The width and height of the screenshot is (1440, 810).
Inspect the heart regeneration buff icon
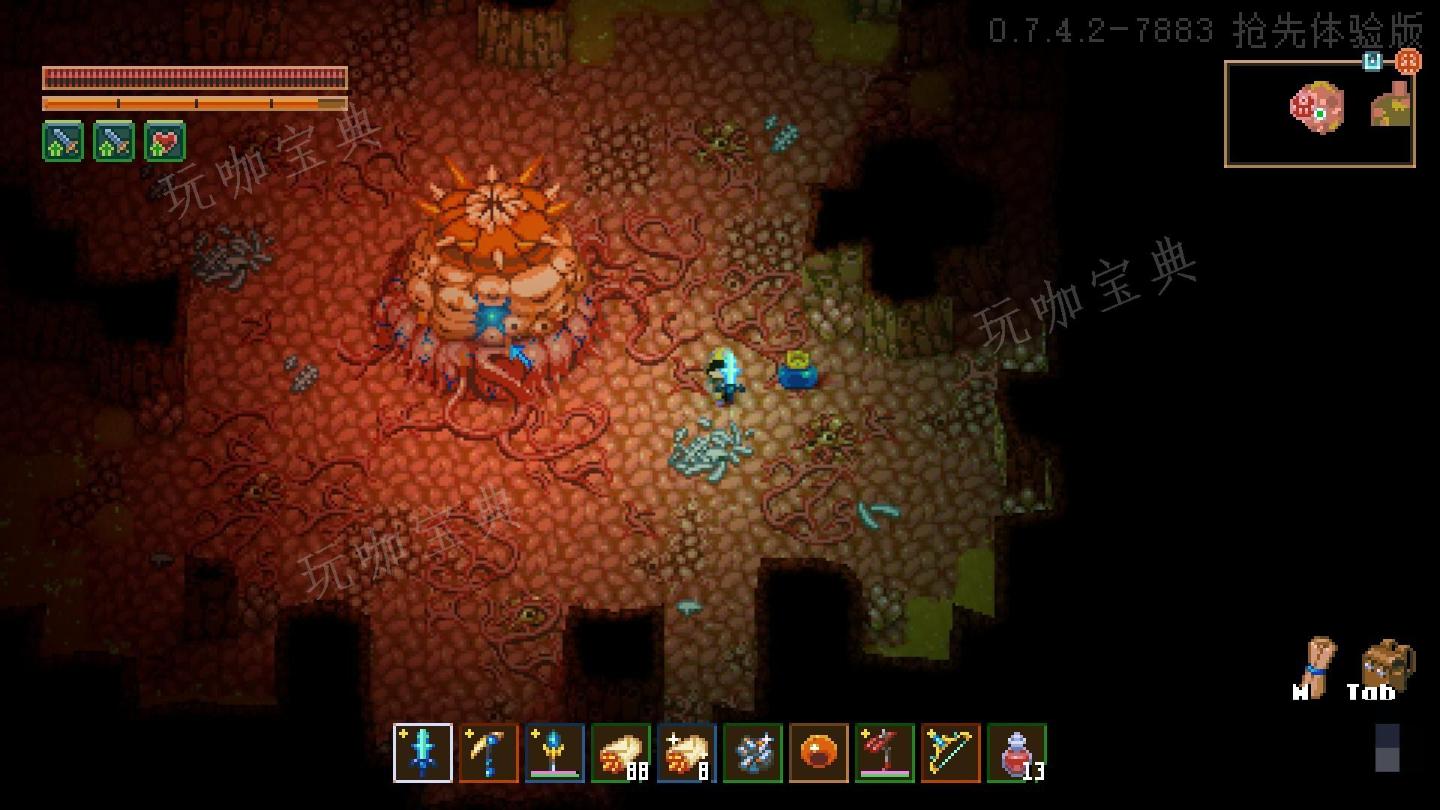pyautogui.click(x=166, y=141)
